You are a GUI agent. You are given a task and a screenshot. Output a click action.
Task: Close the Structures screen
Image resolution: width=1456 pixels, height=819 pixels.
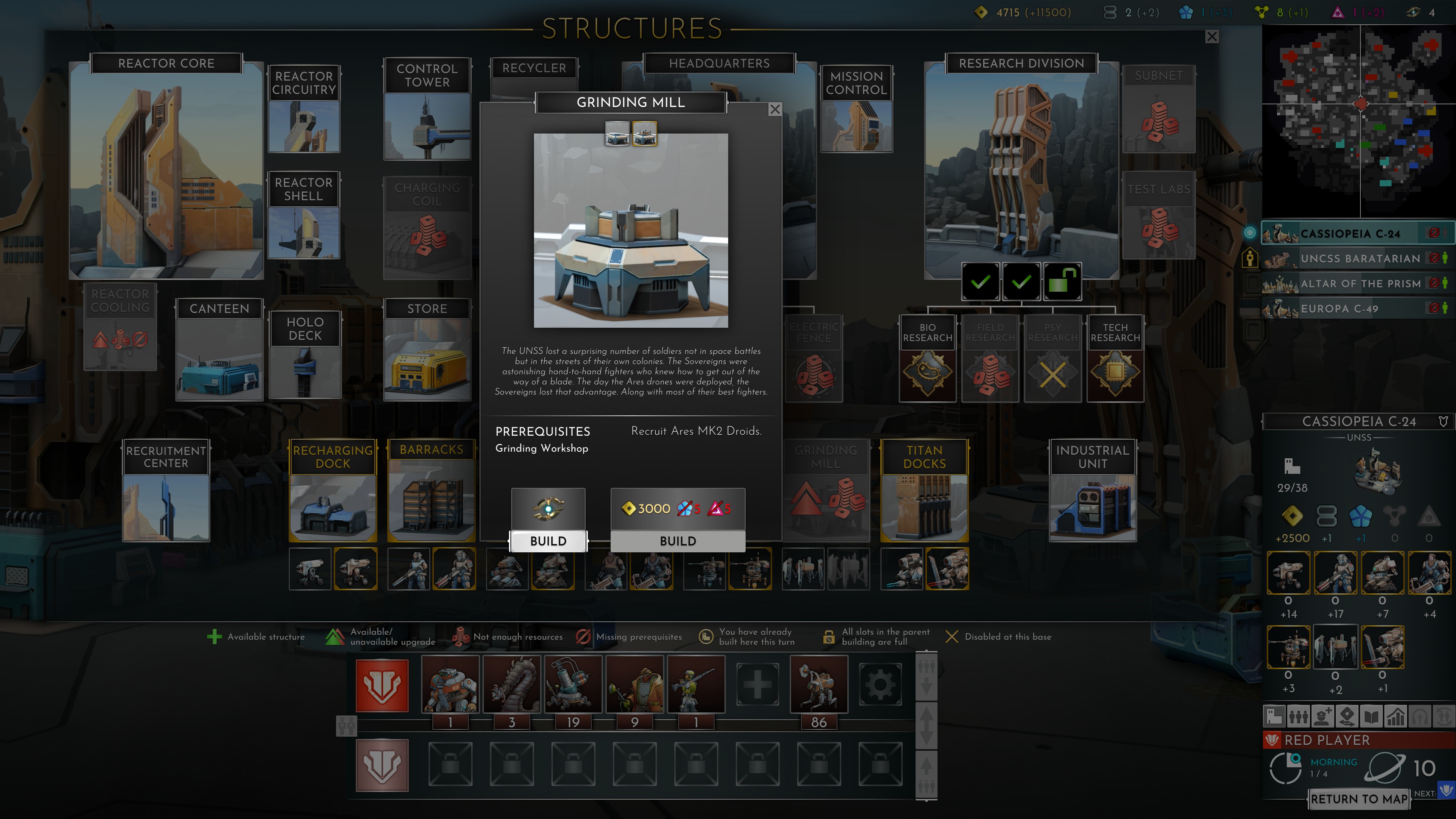pos(1212,37)
